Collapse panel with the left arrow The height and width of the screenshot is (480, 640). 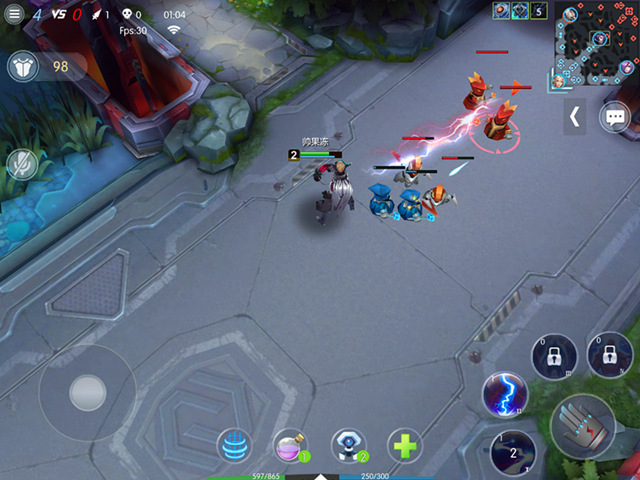coord(574,116)
